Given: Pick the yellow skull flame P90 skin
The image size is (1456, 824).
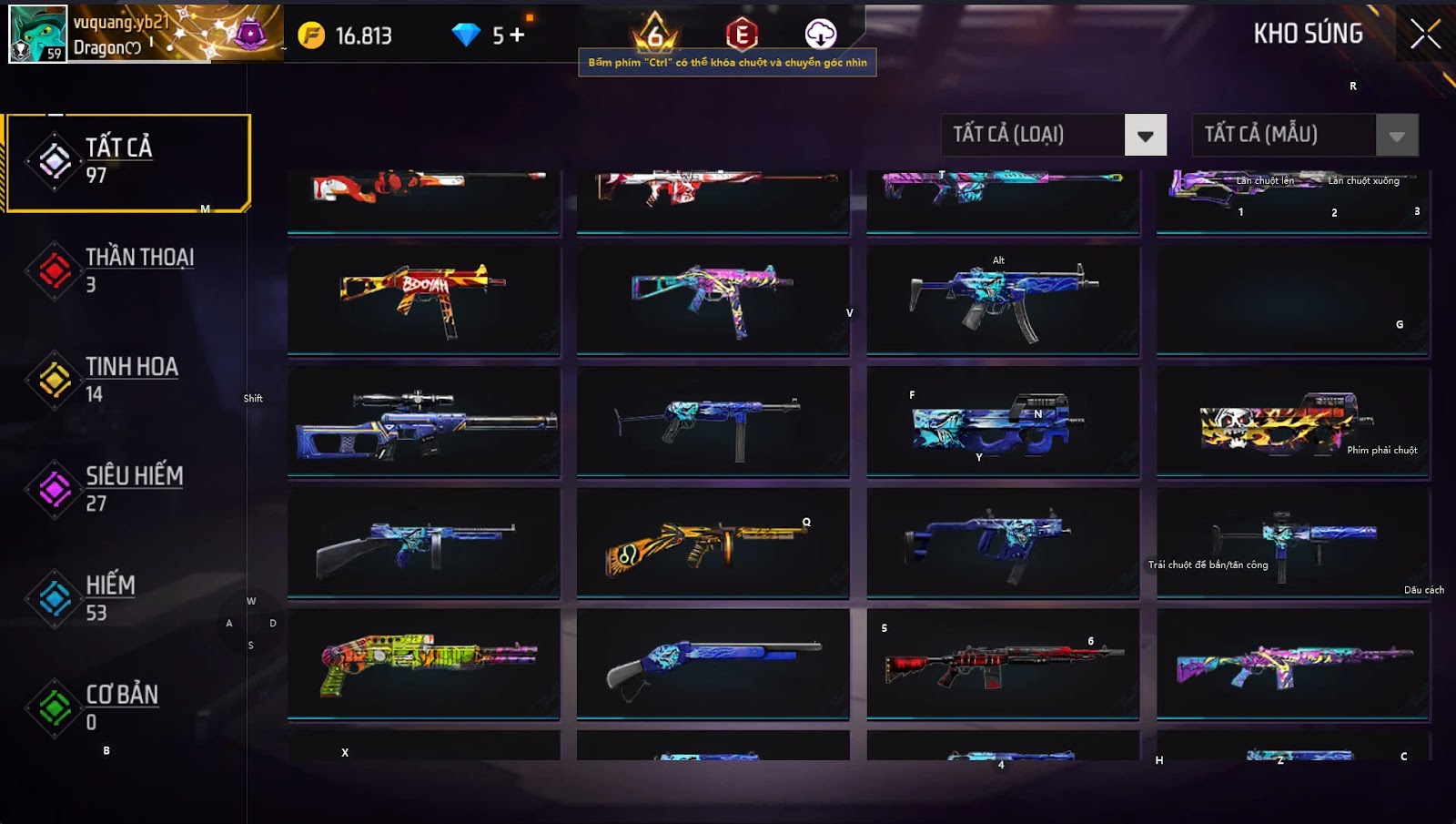Looking at the screenshot, I should [1292, 422].
